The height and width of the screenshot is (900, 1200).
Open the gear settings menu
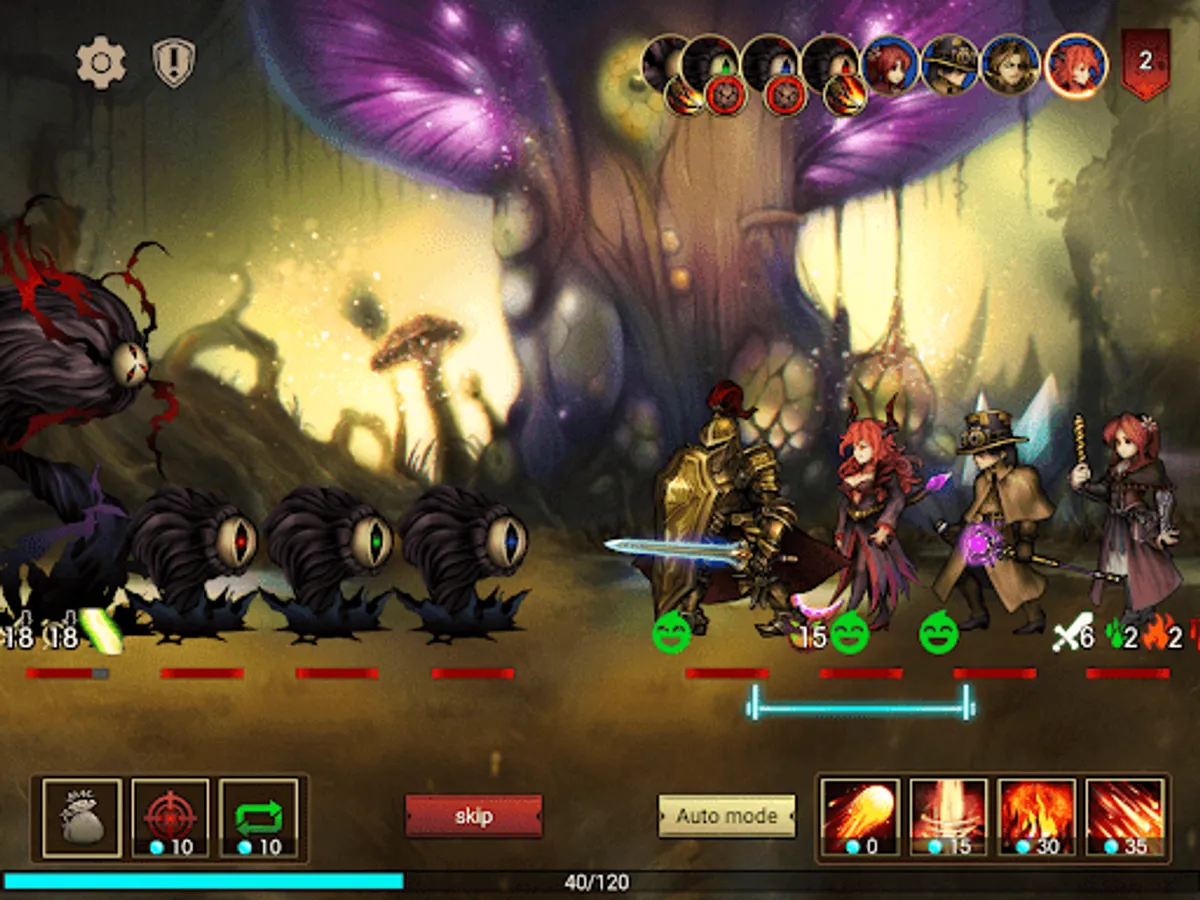pos(101,63)
